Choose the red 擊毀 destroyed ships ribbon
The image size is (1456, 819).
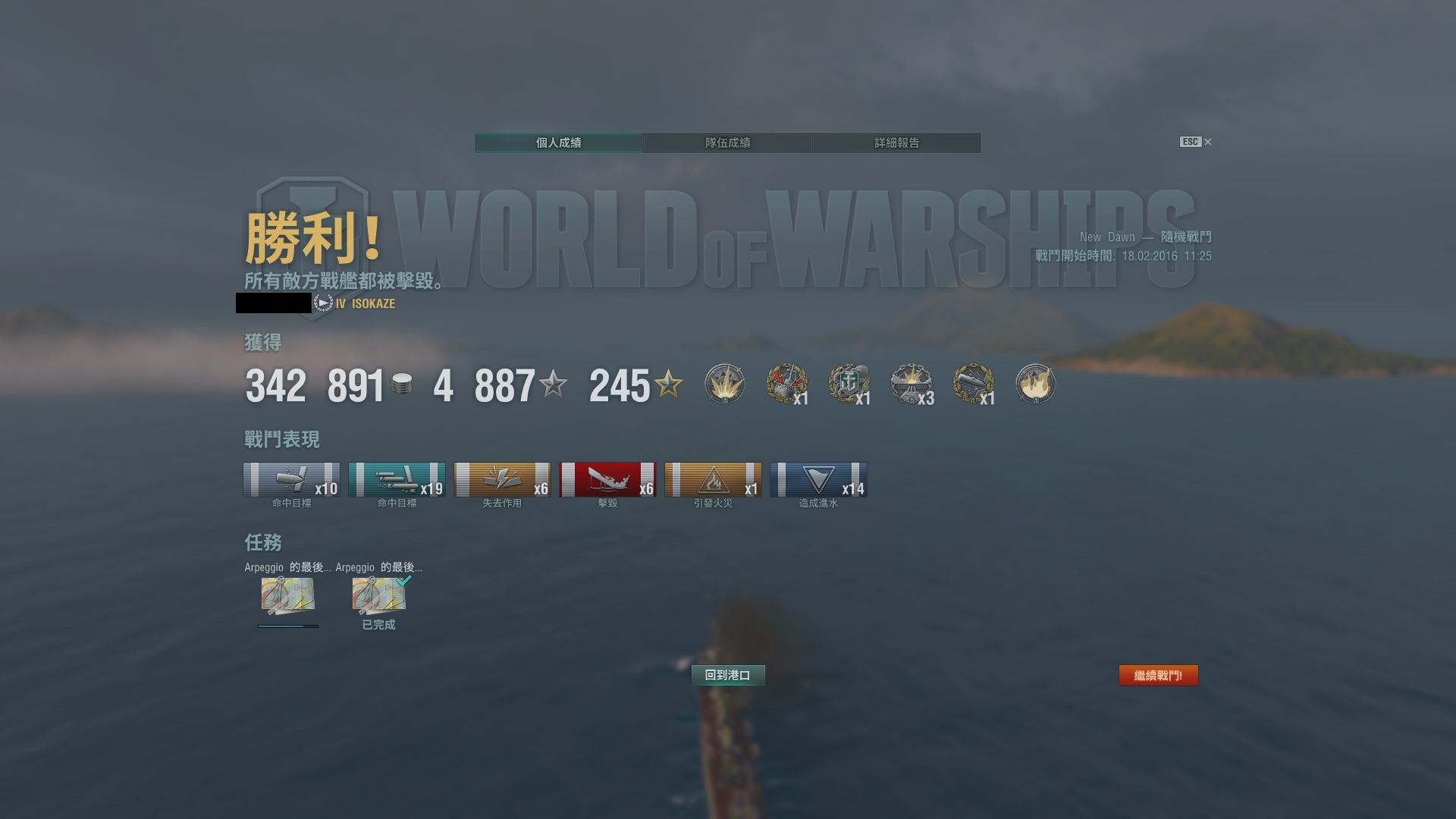[607, 480]
